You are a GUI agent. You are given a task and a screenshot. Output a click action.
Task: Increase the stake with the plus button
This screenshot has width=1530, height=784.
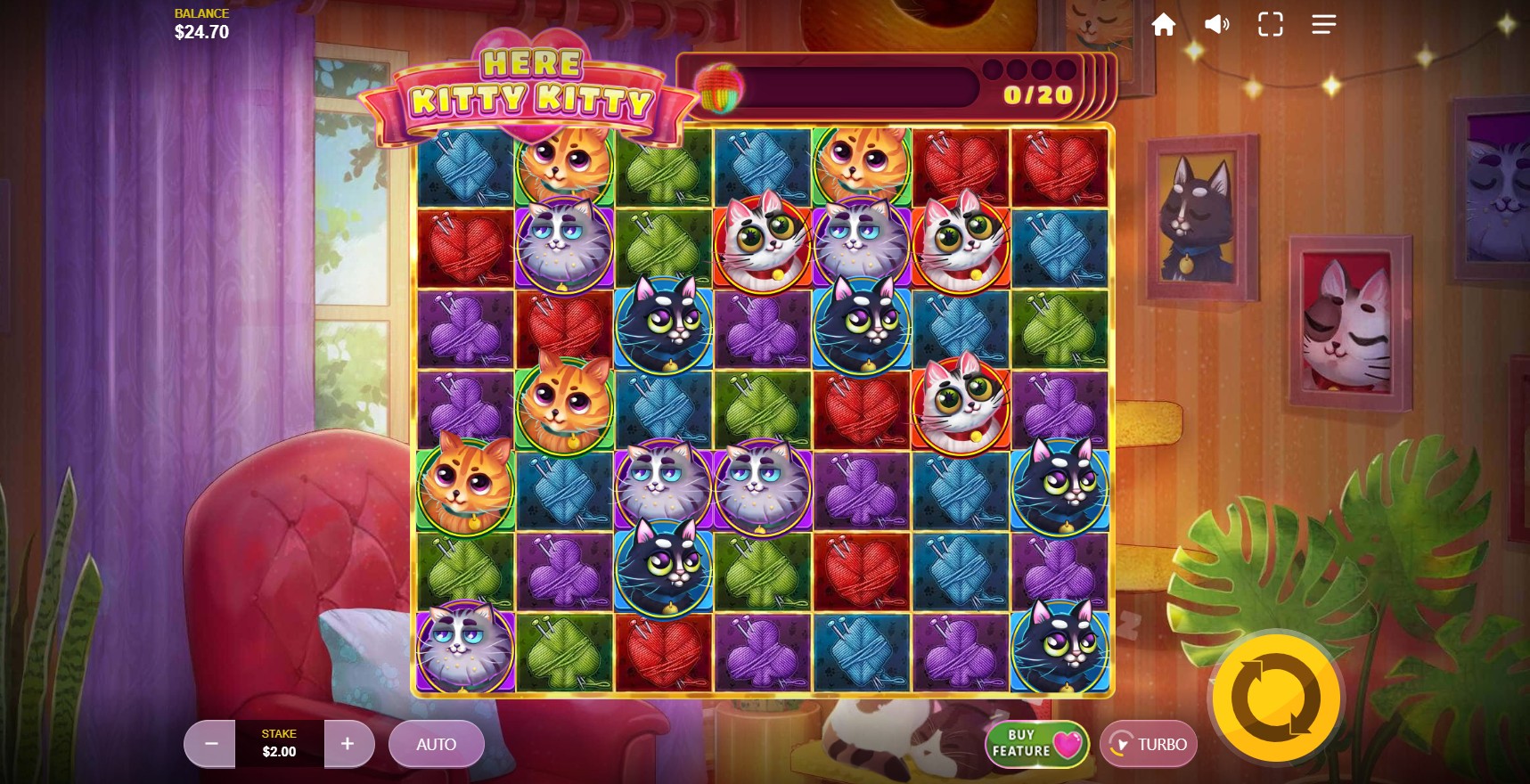[x=348, y=744]
